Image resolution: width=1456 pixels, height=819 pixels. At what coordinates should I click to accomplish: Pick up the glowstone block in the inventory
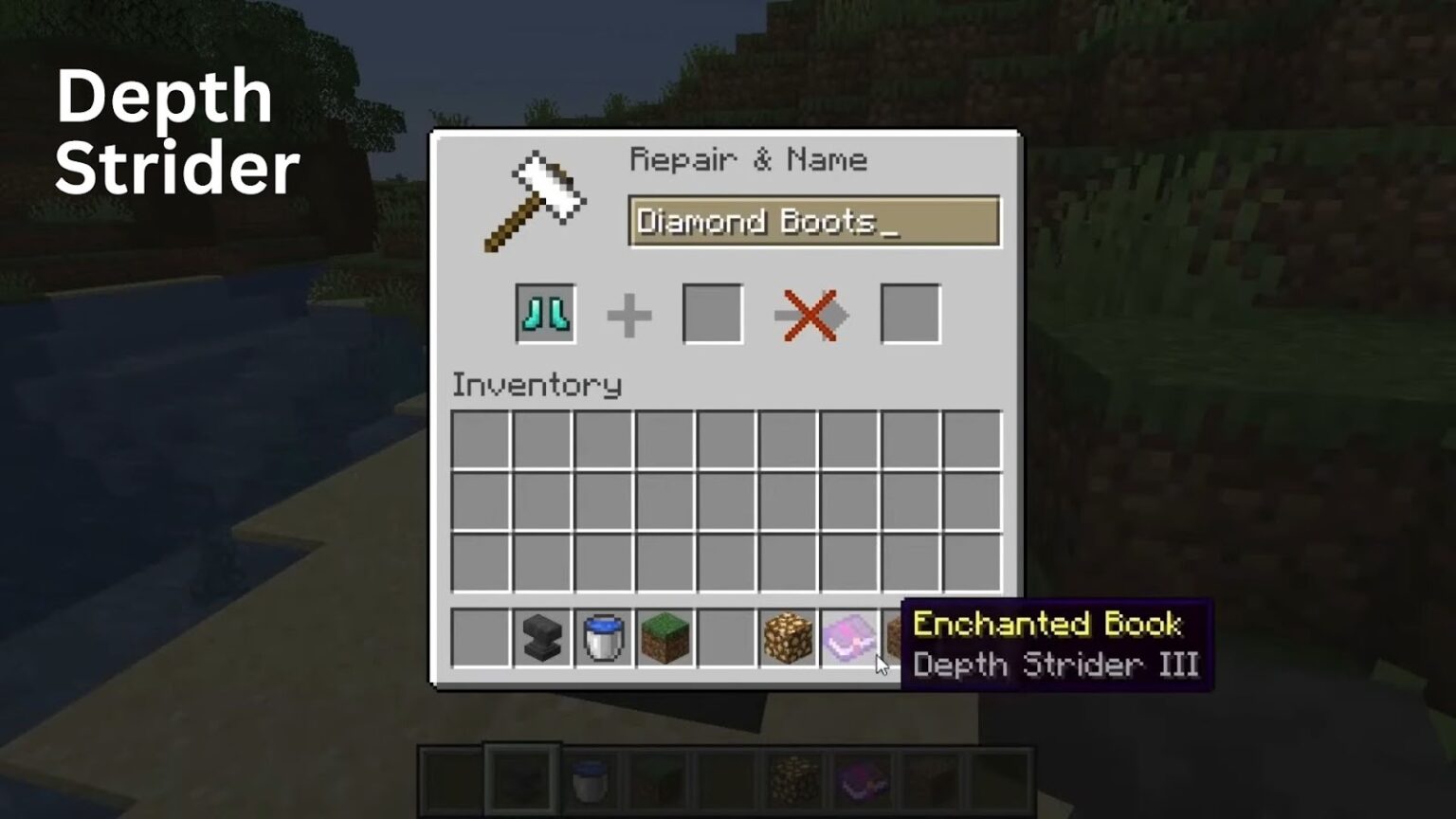click(x=787, y=637)
